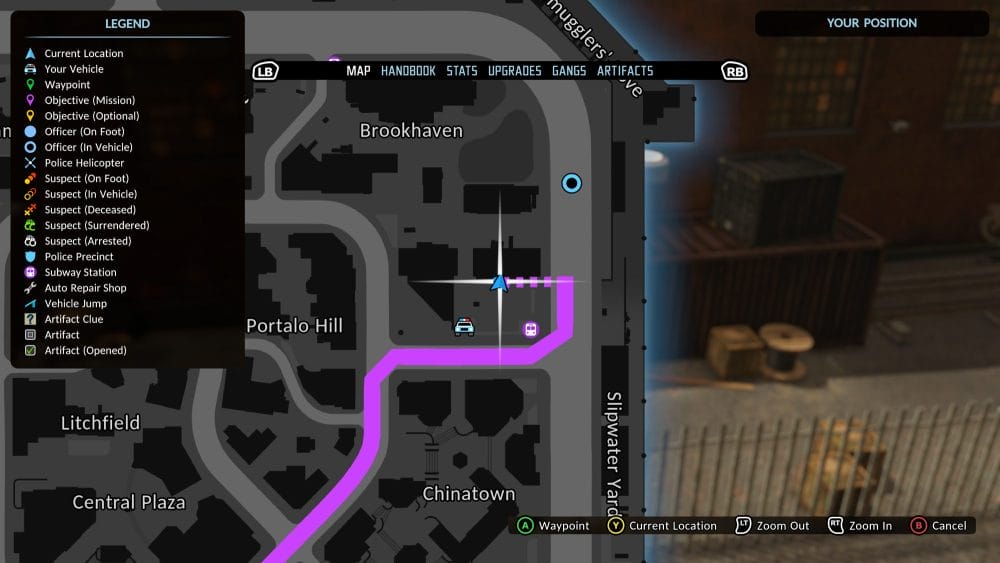The height and width of the screenshot is (563, 1000).
Task: Click the Subway Station legend entry
Action: click(x=80, y=272)
